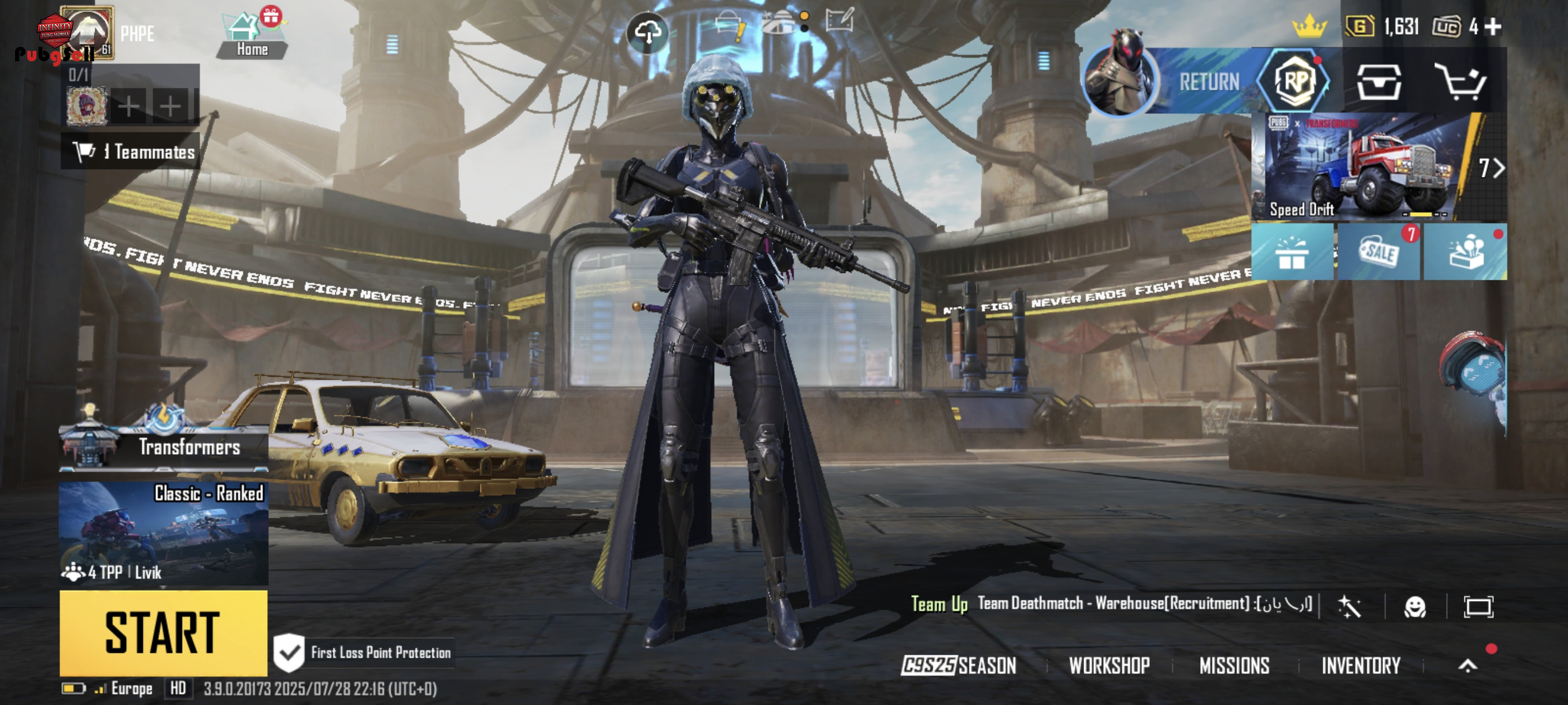Open the SEASON menu
This screenshot has height=705, width=1568.
959,666
